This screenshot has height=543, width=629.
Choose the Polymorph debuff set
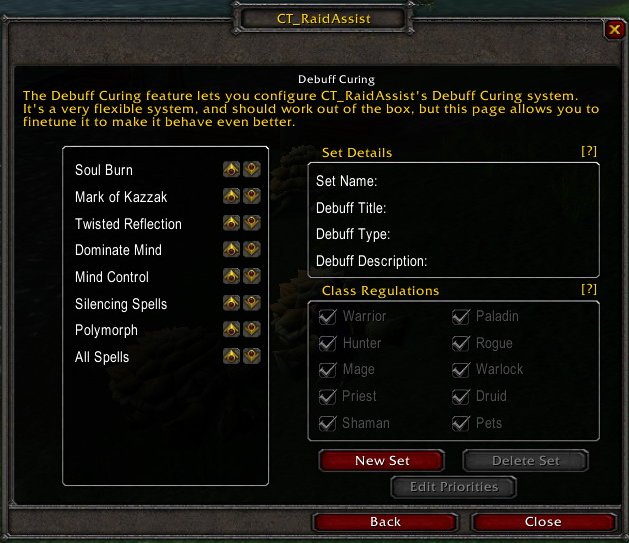pyautogui.click(x=106, y=330)
